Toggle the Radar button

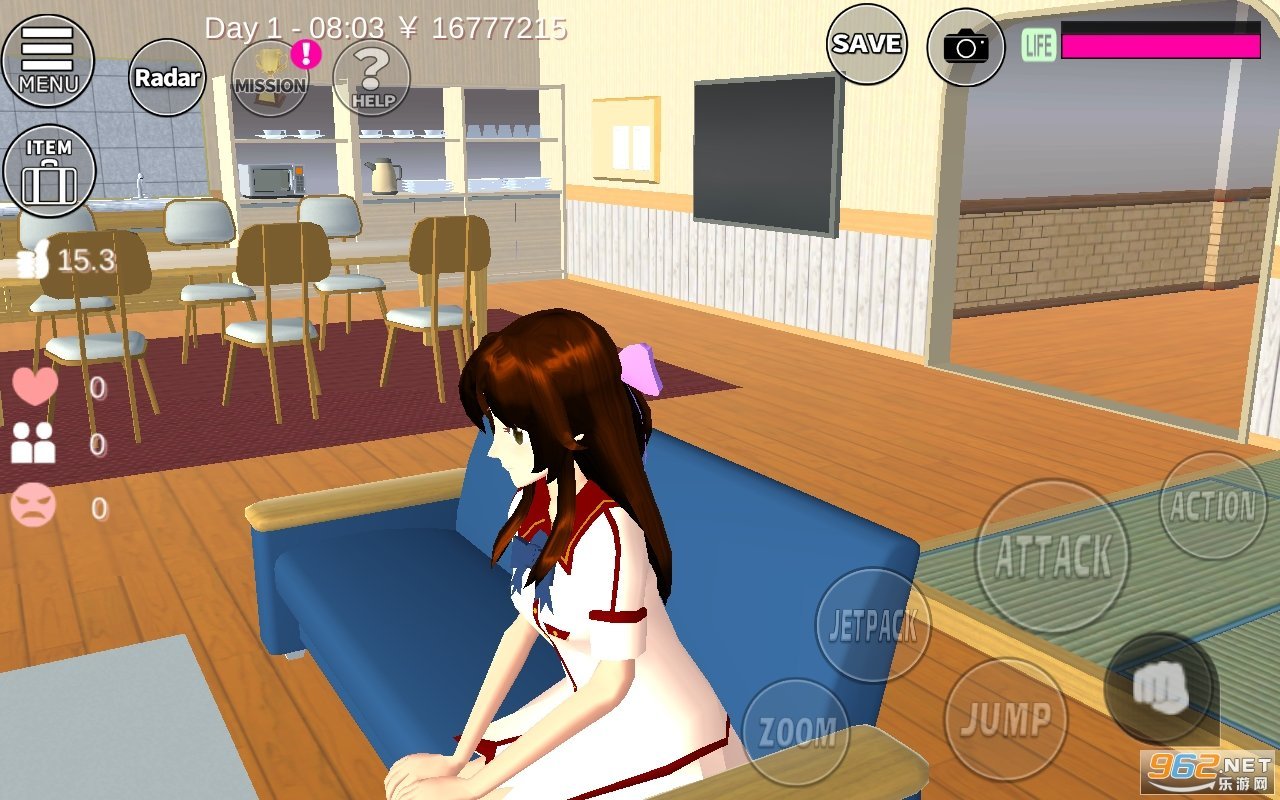click(167, 78)
